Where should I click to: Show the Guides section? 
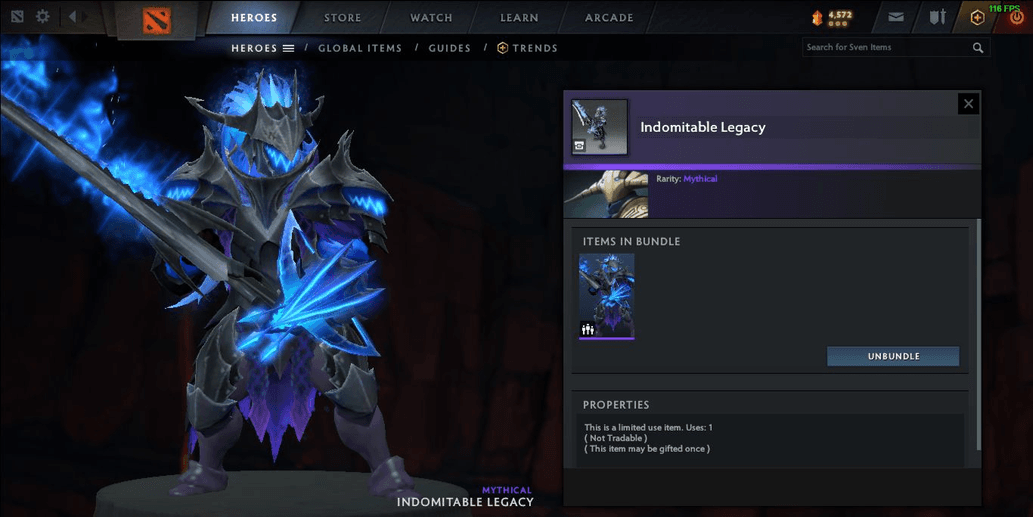pyautogui.click(x=449, y=48)
